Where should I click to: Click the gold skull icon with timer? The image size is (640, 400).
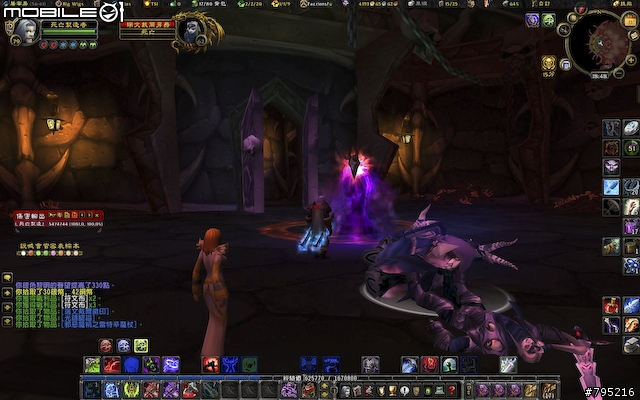click(549, 63)
